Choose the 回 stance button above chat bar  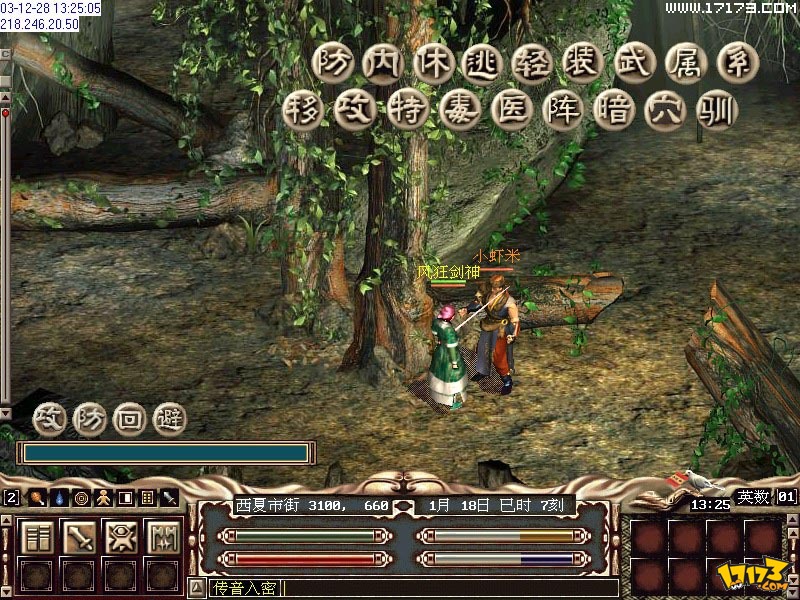(x=129, y=418)
